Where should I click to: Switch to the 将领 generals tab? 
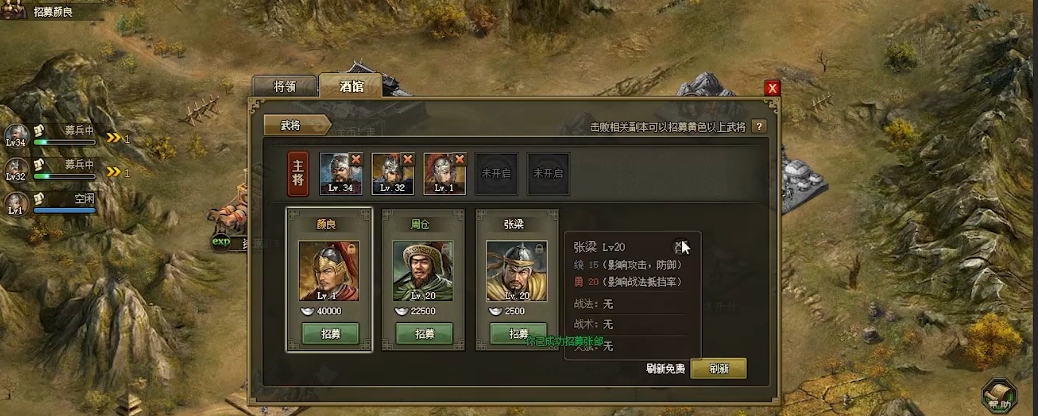284,86
